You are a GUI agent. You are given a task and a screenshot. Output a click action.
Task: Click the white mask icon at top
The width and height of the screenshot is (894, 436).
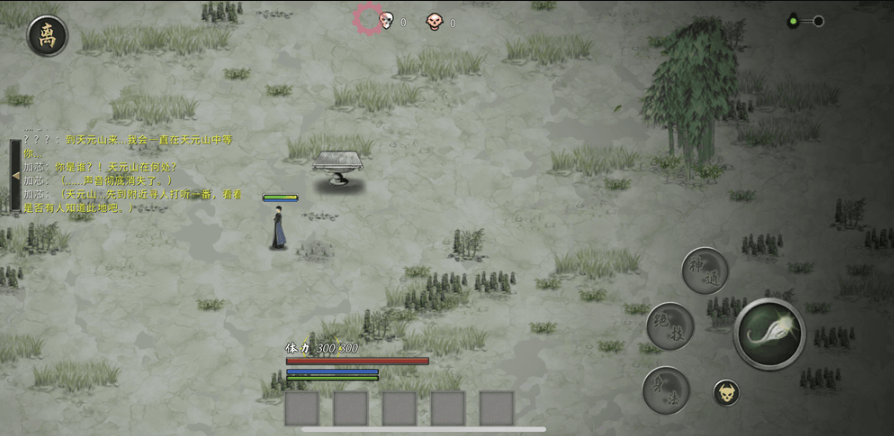[x=386, y=20]
